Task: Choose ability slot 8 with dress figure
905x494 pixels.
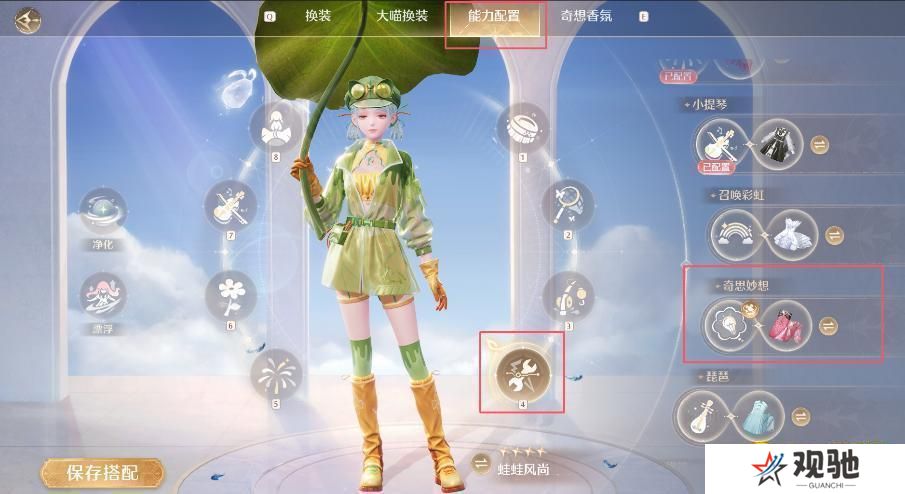Action: [x=275, y=128]
